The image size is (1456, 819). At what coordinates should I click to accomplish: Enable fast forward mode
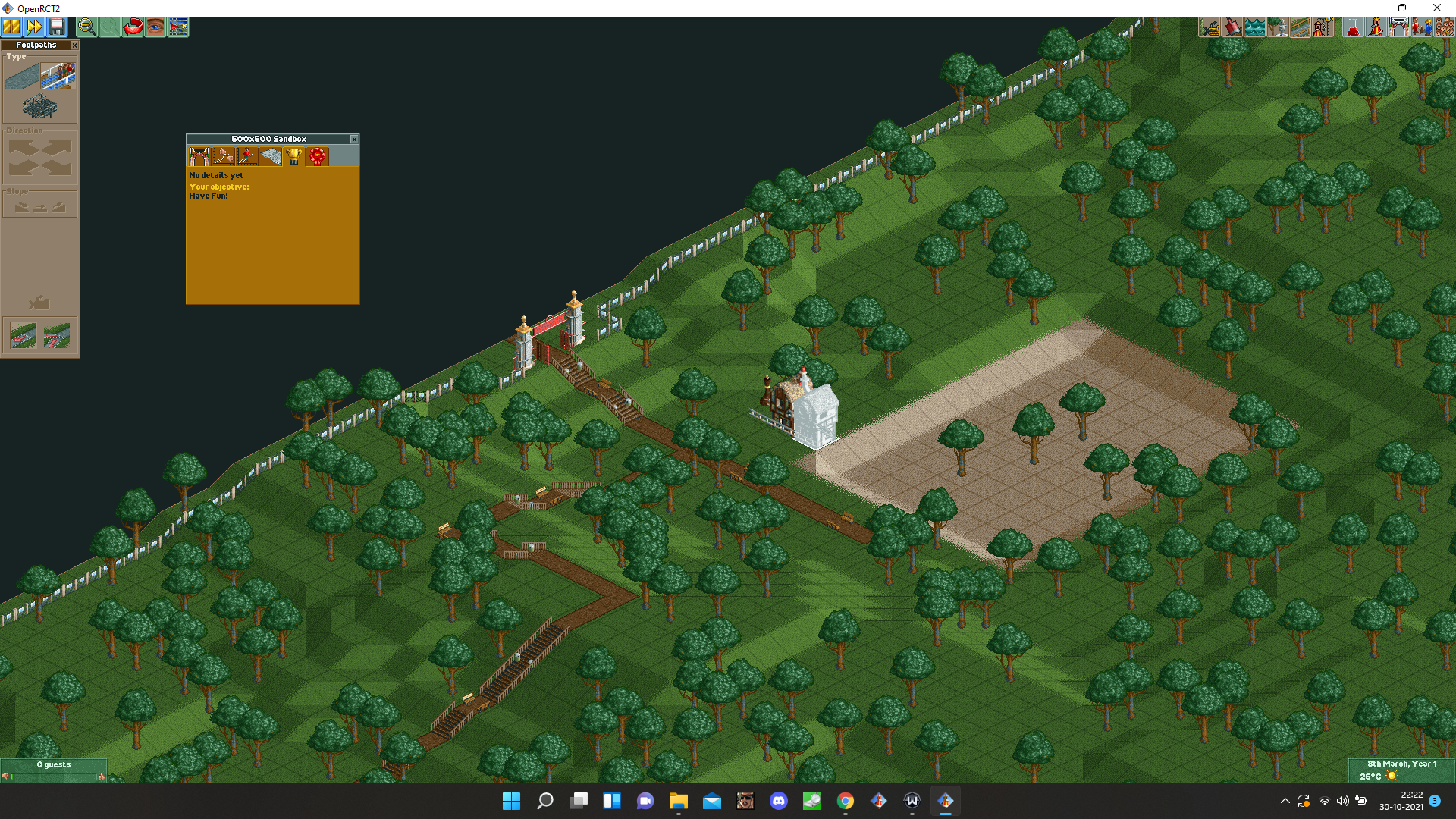(33, 27)
